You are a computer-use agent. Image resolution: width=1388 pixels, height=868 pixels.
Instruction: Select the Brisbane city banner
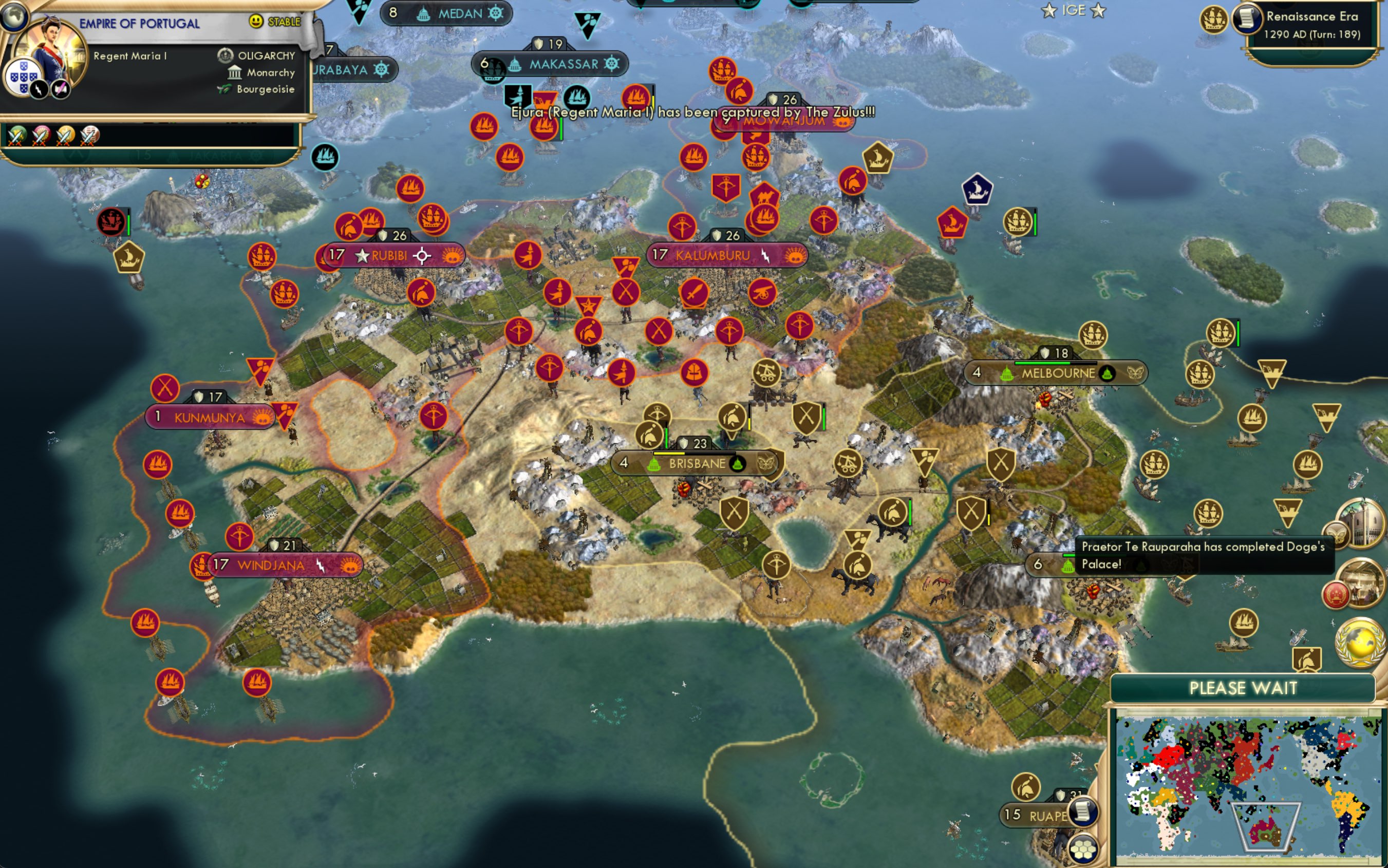[696, 463]
